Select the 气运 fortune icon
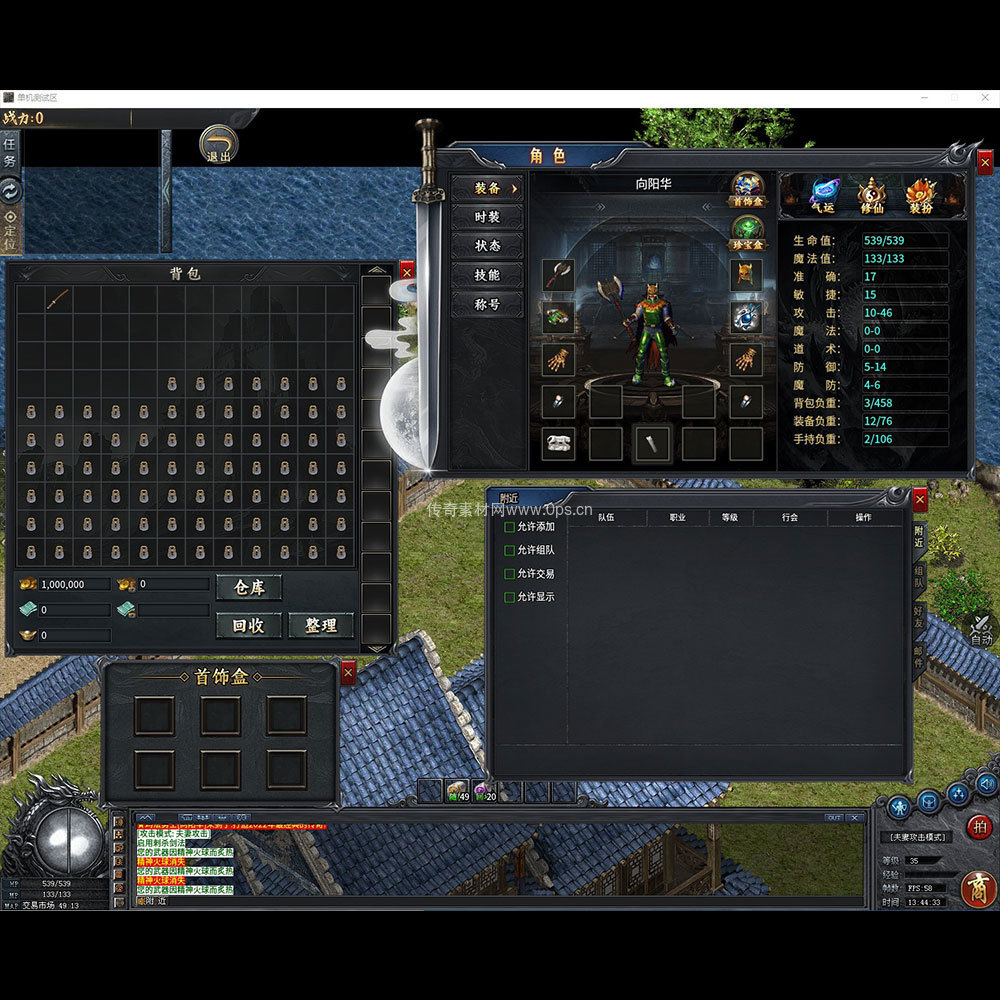This screenshot has height=1000, width=1000. [823, 194]
